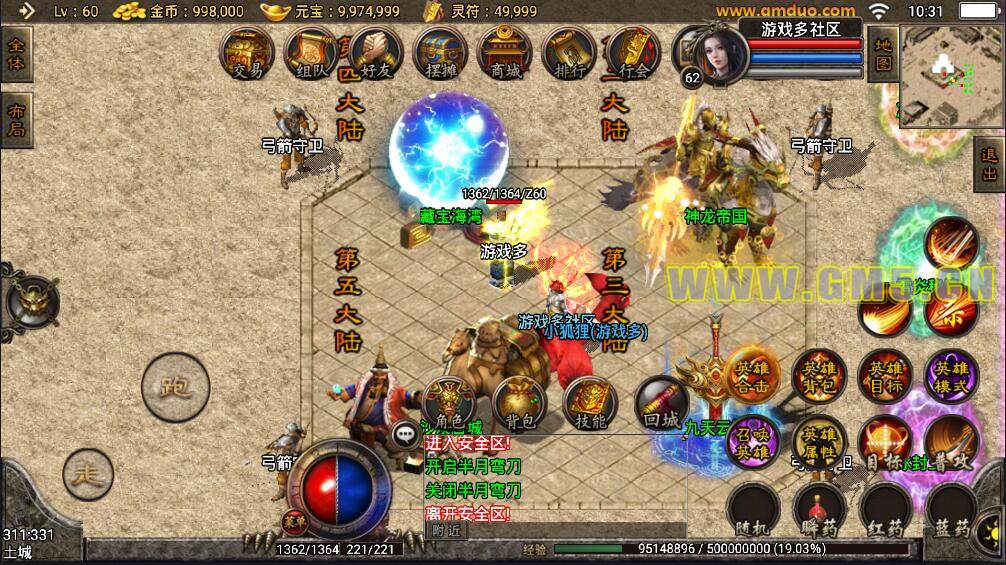Activate 英雄合击 hero combo attack

(752, 375)
